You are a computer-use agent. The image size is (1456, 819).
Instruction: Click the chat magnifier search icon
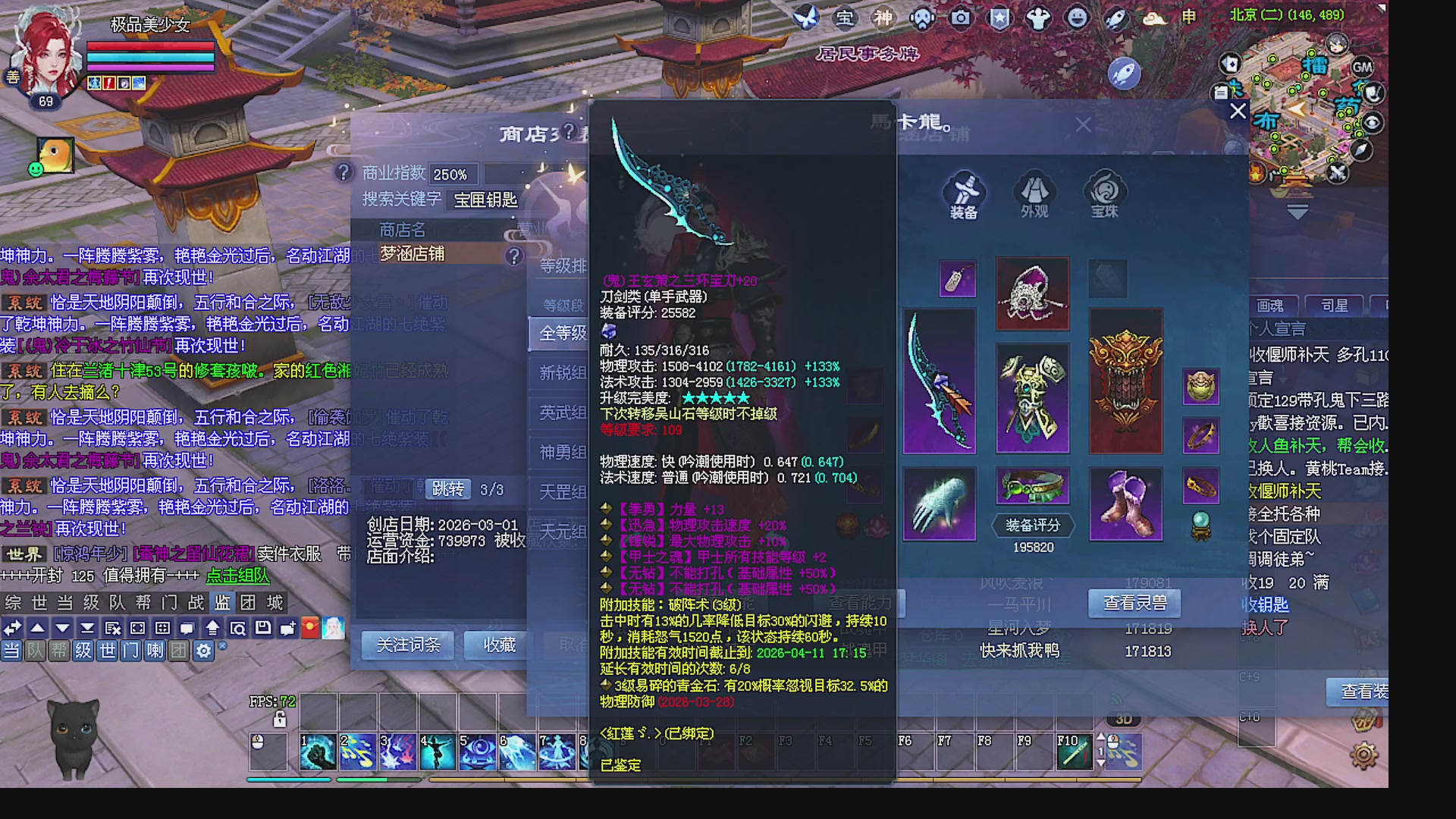coord(239,628)
